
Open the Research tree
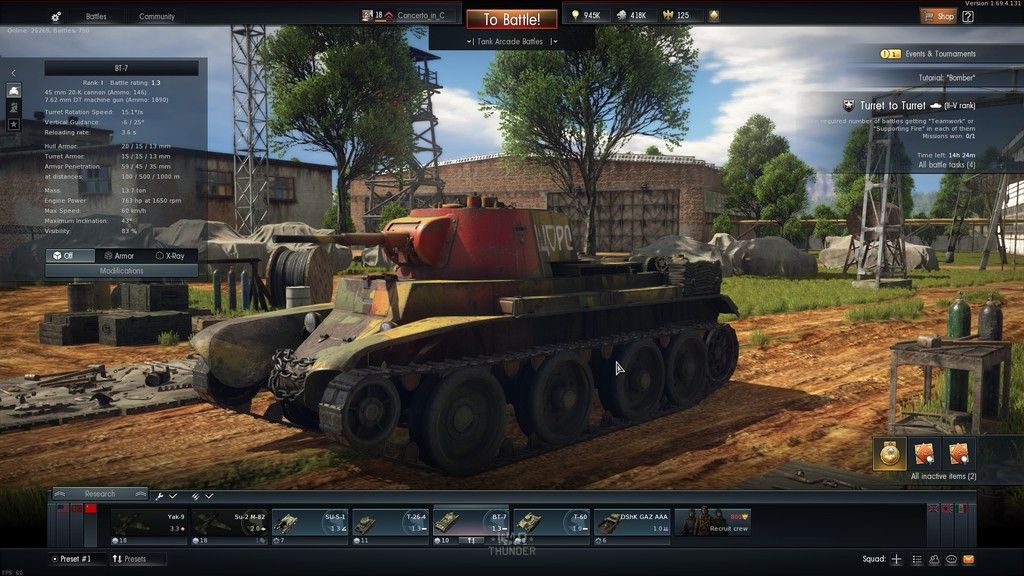coord(98,494)
